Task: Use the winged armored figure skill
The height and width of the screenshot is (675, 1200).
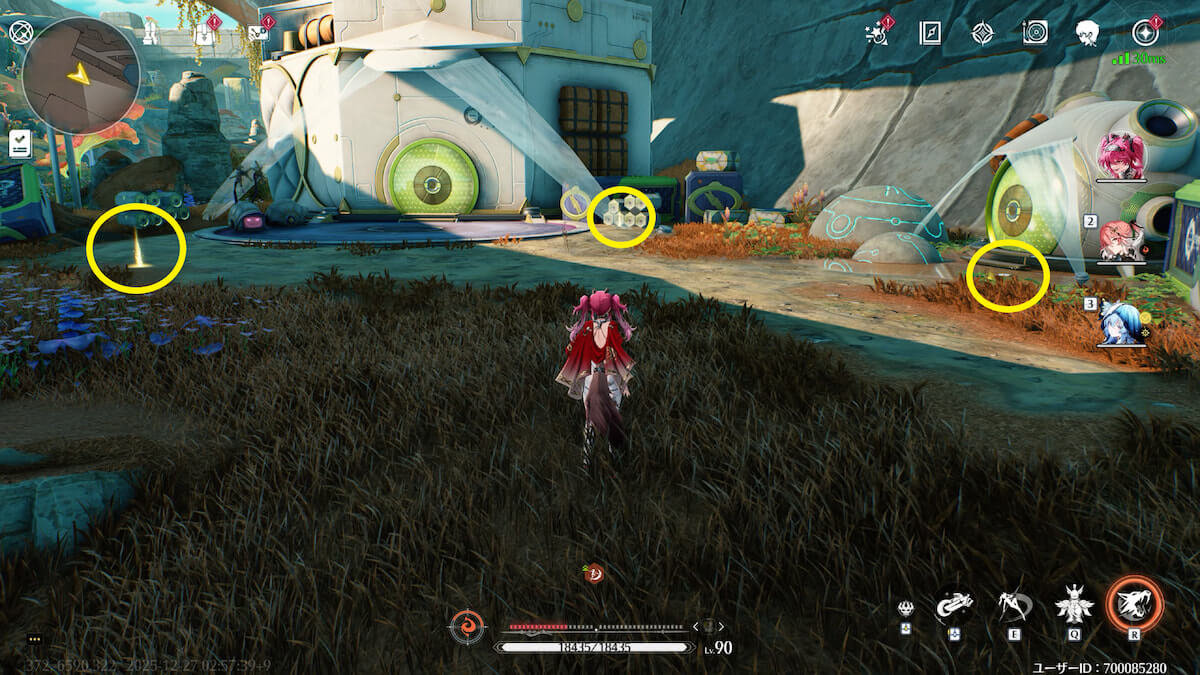Action: pyautogui.click(x=1075, y=605)
